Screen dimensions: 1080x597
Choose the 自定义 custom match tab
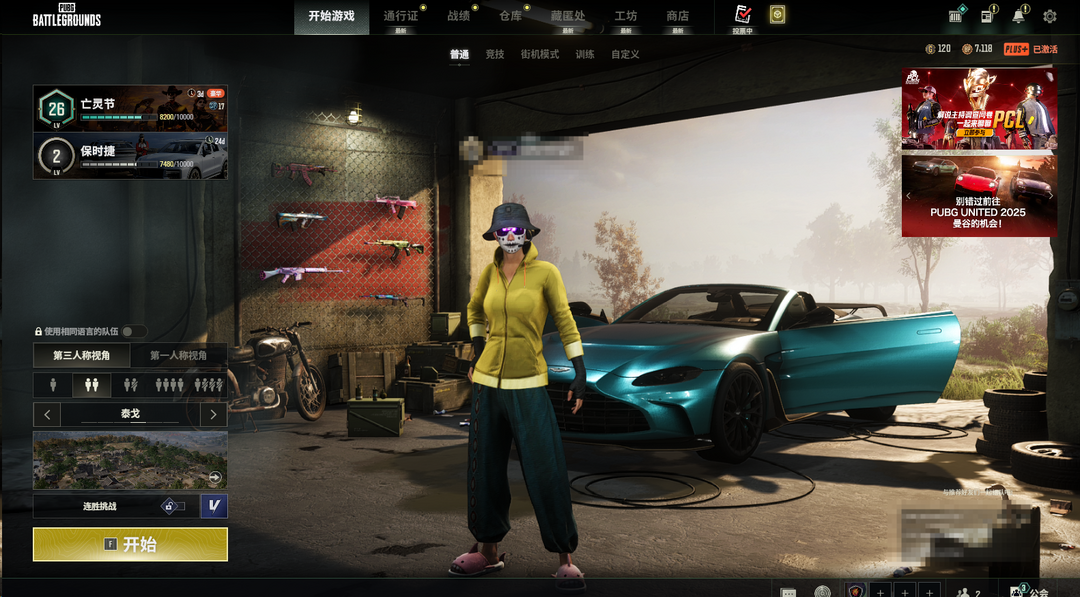[625, 54]
